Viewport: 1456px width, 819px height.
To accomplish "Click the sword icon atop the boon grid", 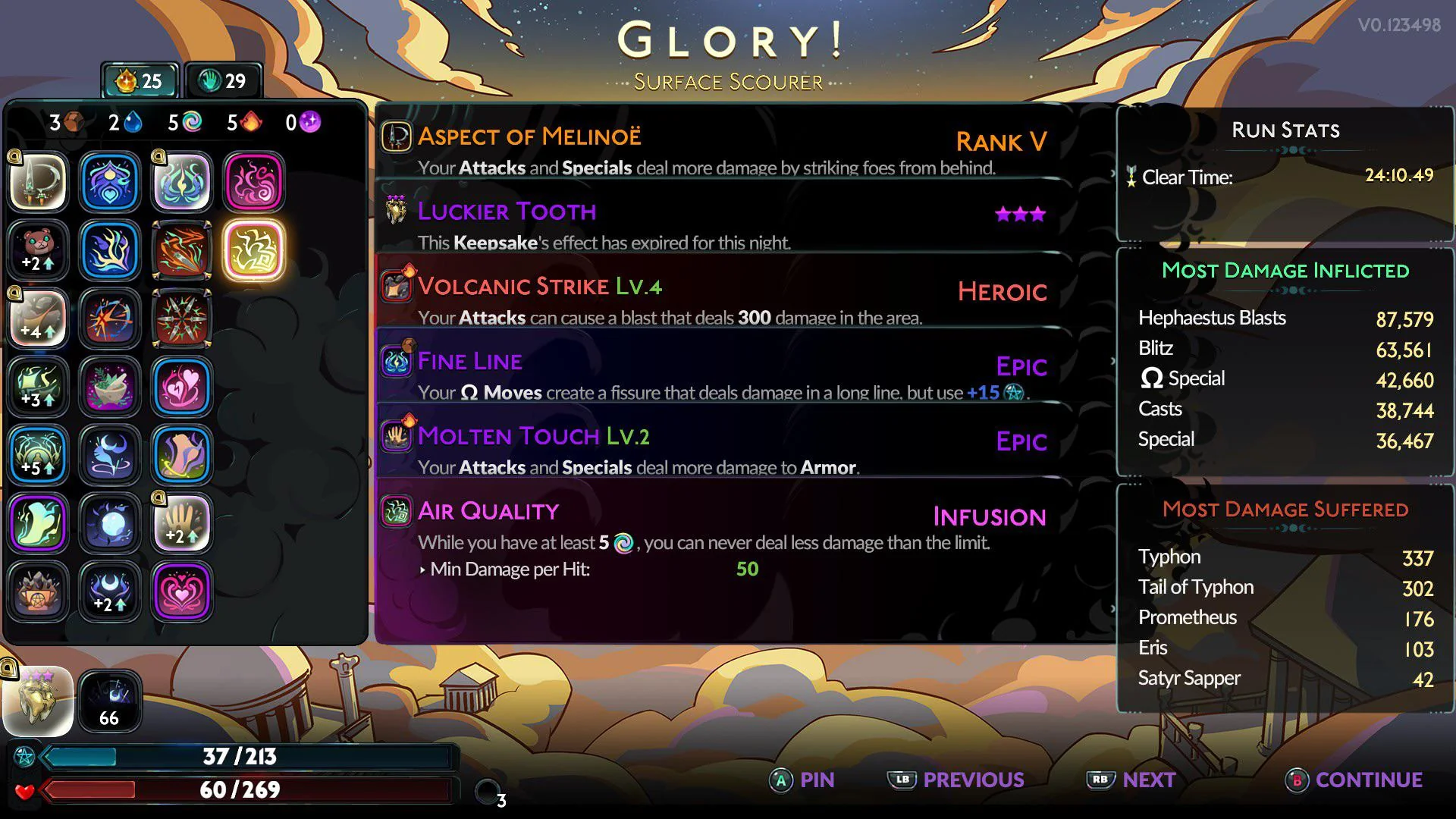I will [x=38, y=182].
